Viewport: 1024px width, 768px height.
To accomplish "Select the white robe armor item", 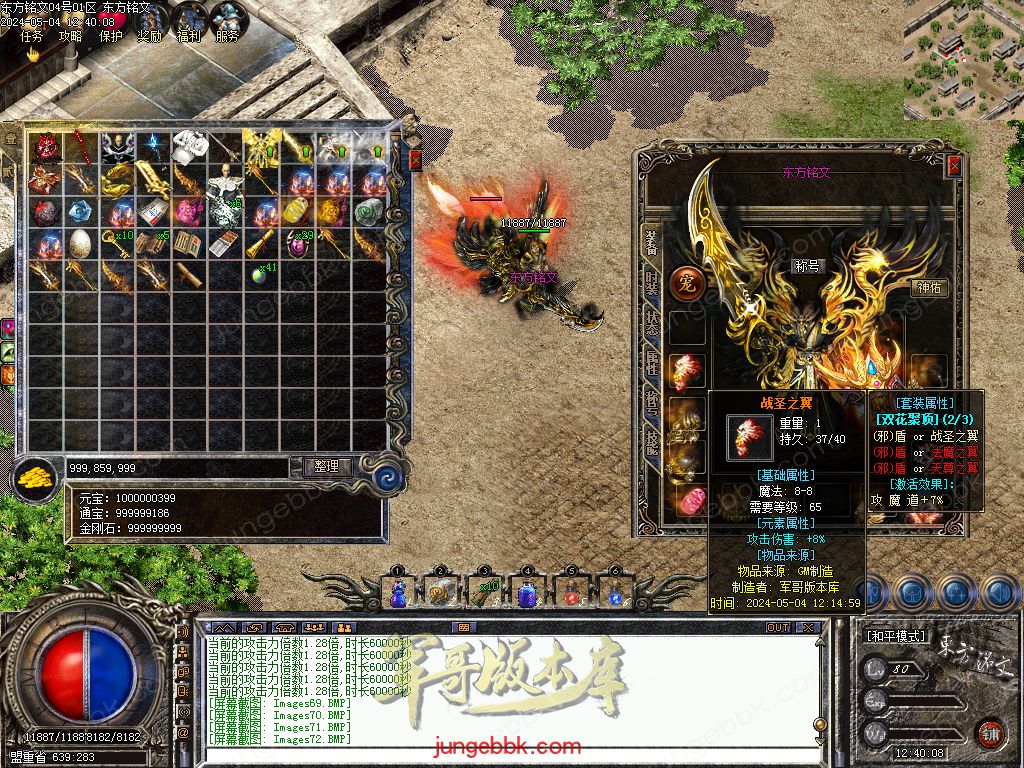I will click(x=189, y=148).
